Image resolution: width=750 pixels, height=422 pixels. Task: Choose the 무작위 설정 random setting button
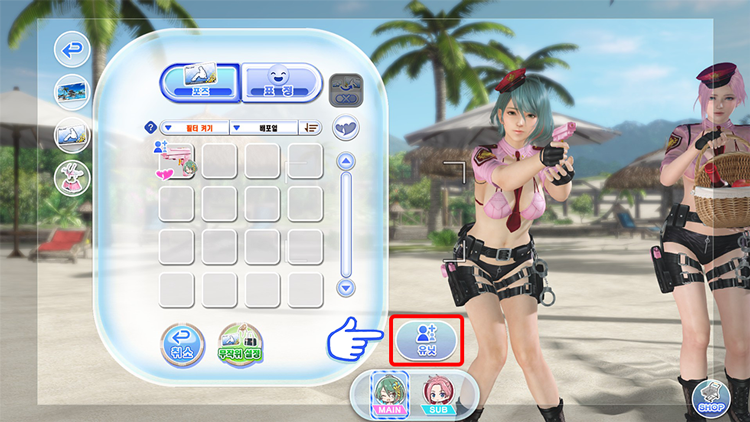[x=240, y=345]
